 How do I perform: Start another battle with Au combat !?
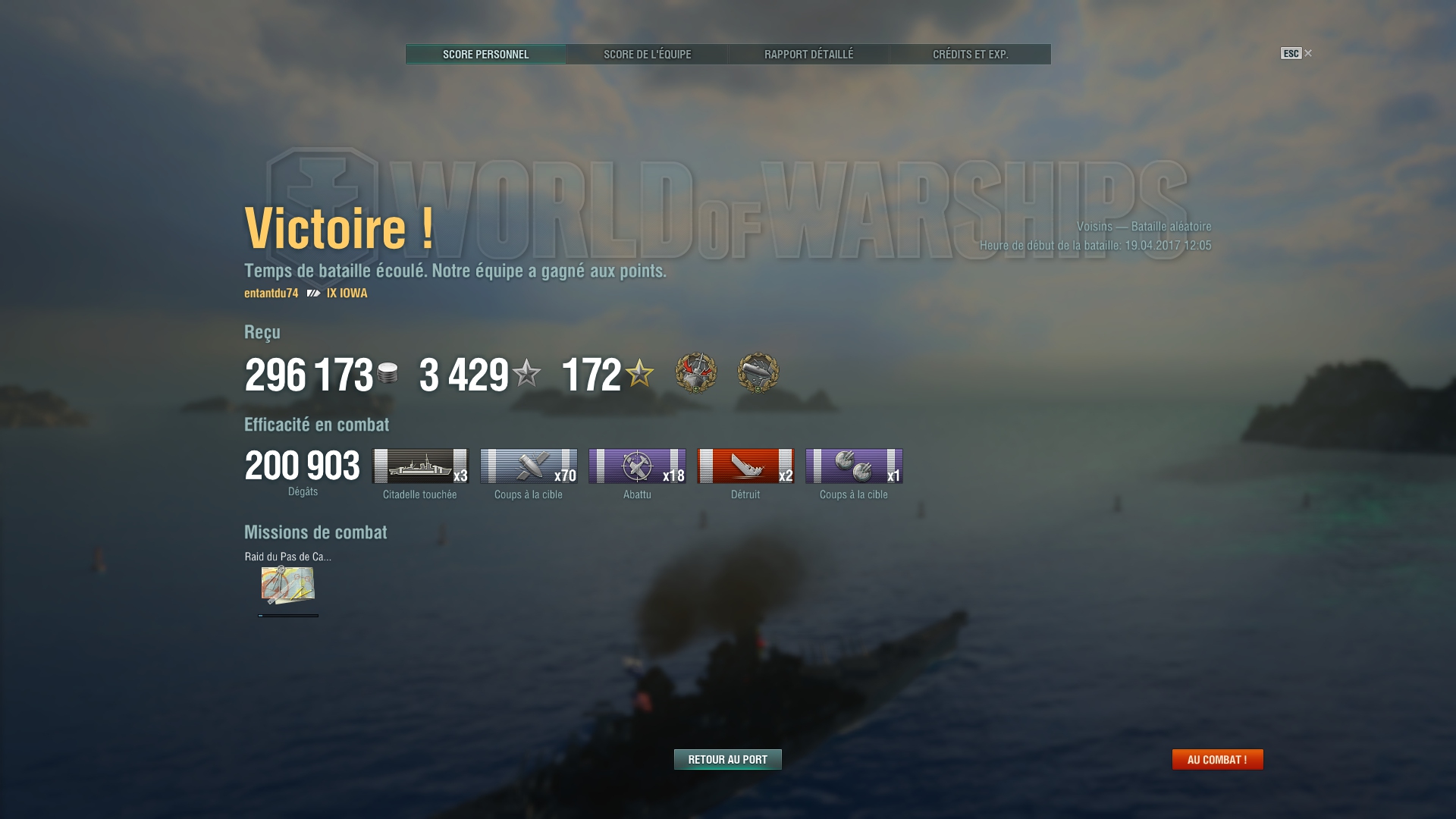(x=1217, y=759)
